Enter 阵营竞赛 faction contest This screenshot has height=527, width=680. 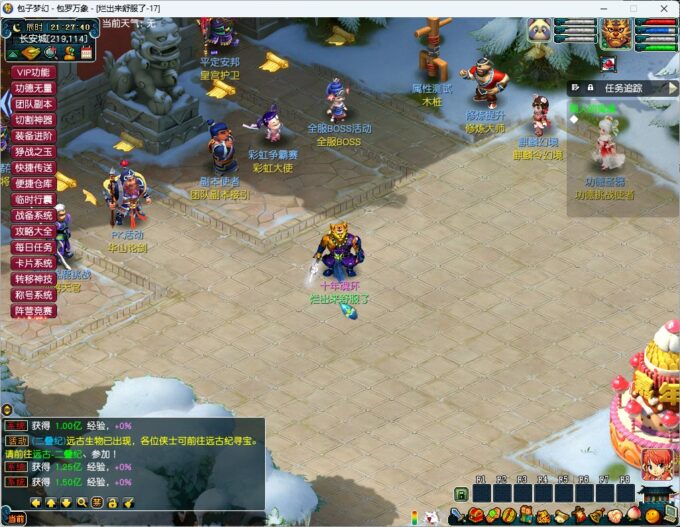pos(32,311)
